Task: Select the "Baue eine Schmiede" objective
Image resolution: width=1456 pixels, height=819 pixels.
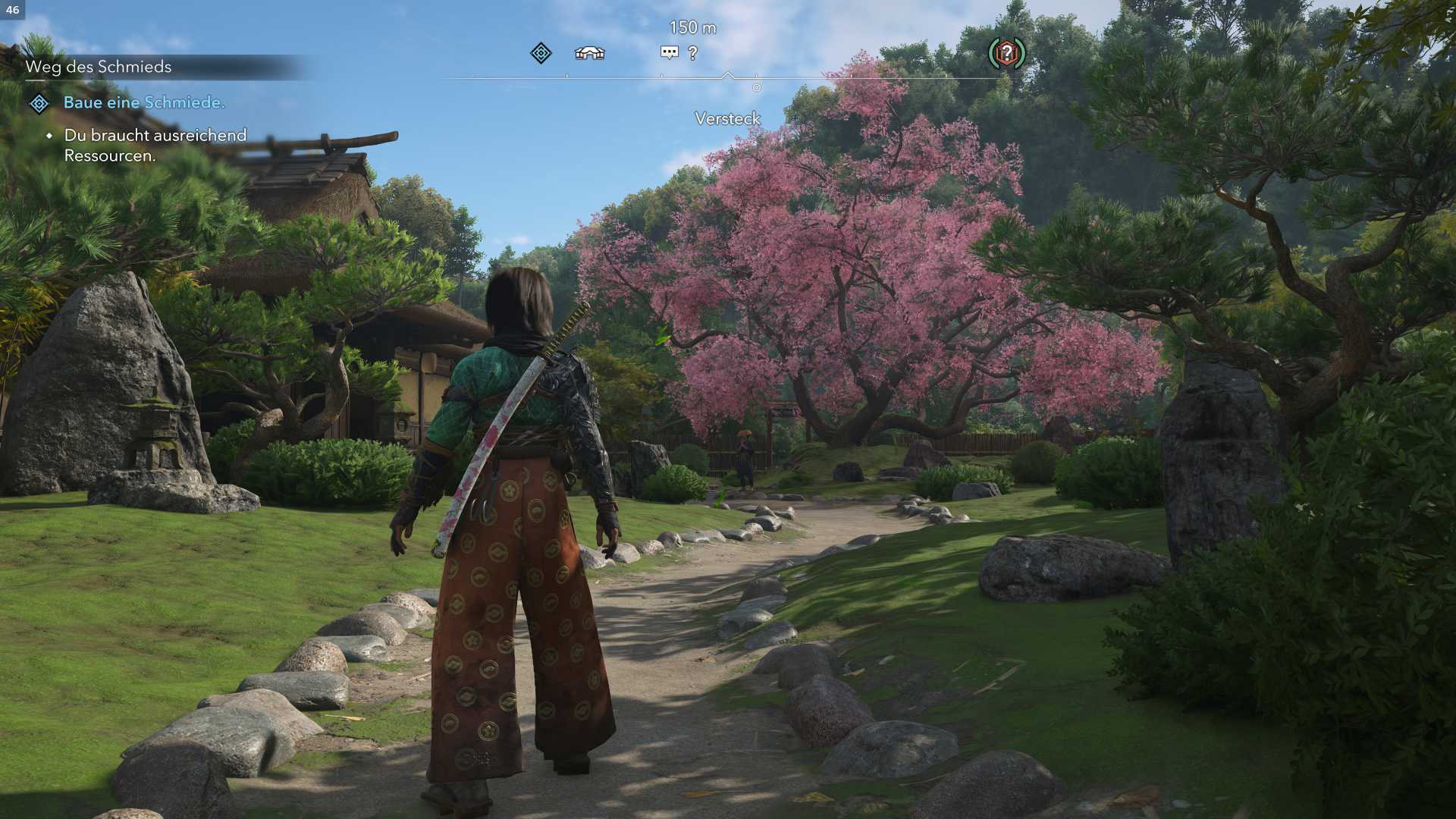Action: pos(144,102)
